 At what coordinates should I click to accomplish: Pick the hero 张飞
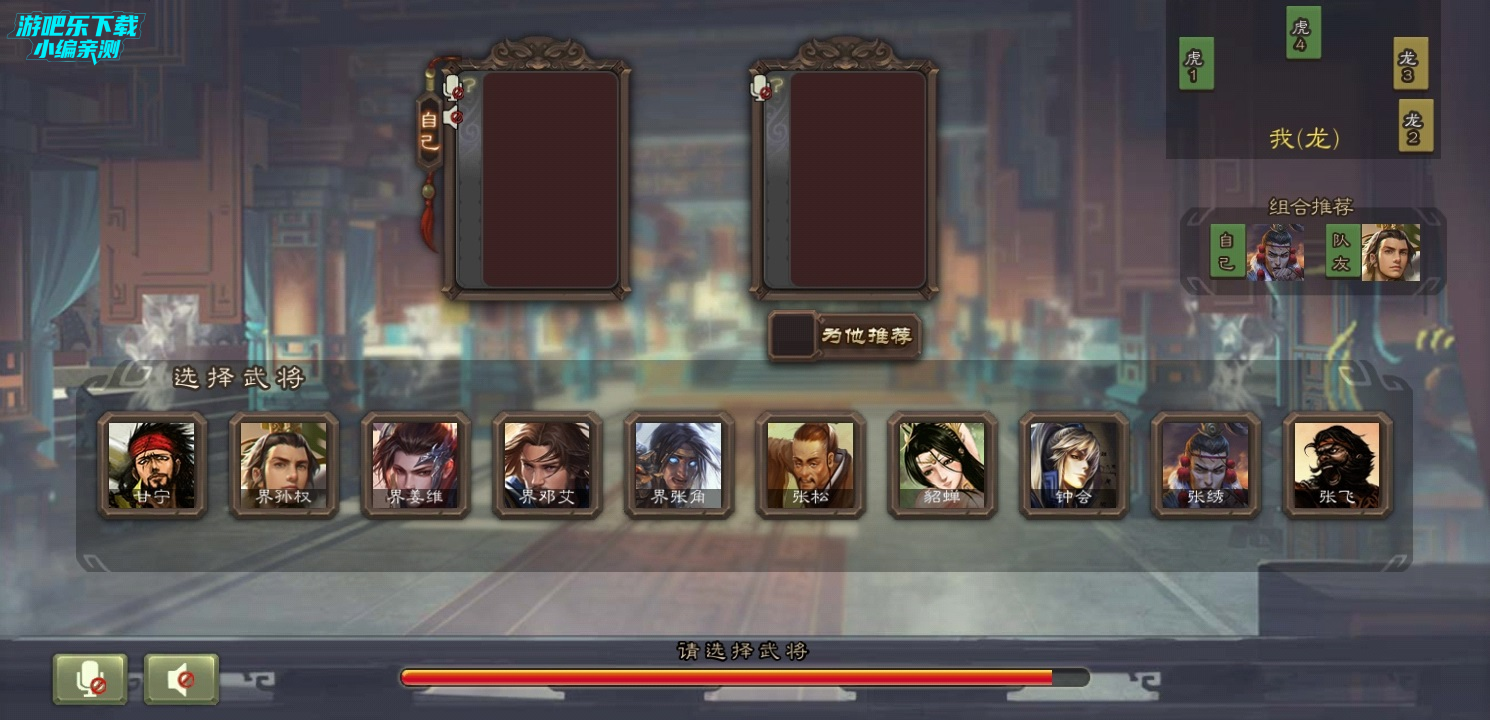[1337, 465]
